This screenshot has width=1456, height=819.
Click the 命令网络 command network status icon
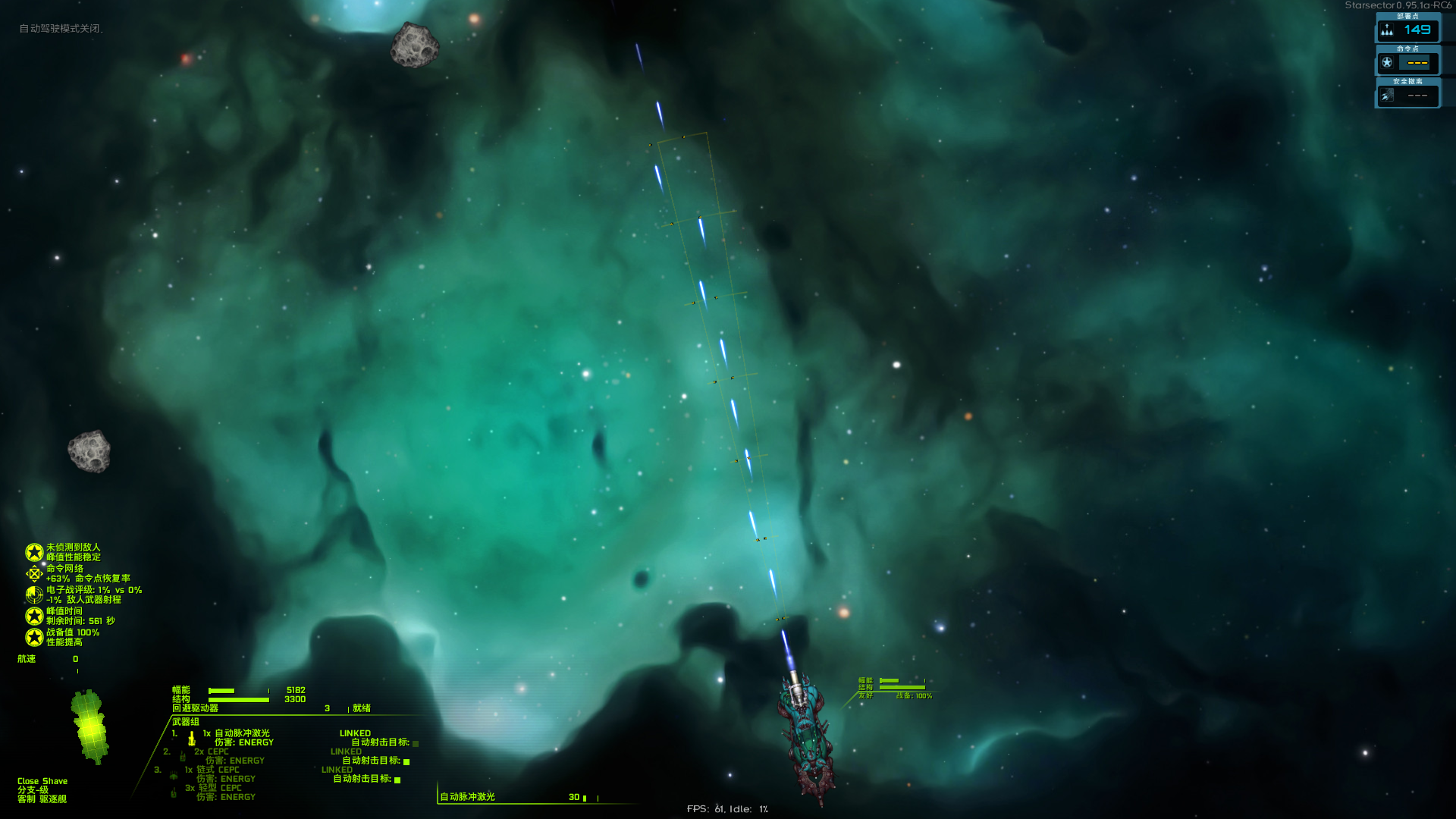coord(34,573)
